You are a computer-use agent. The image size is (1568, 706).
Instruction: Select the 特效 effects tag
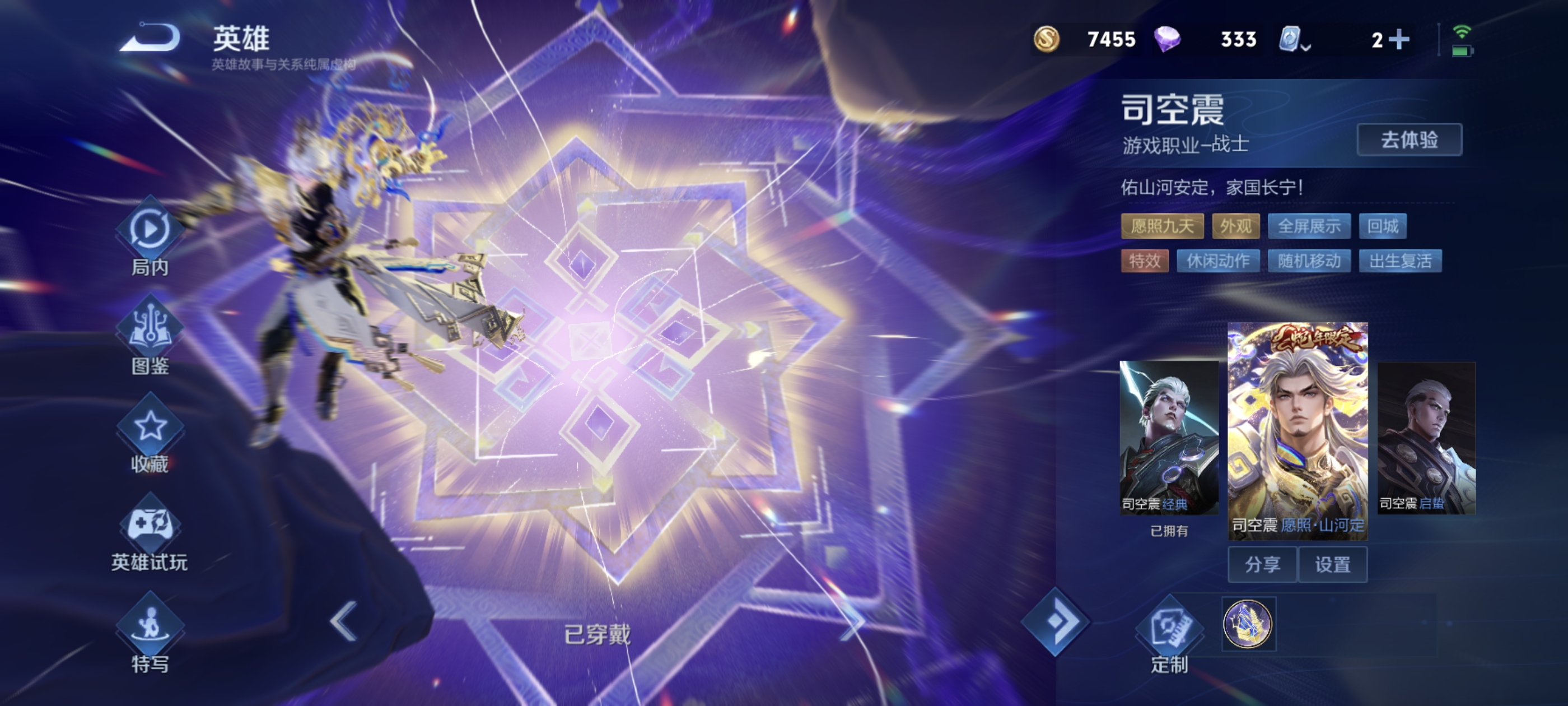tap(1144, 261)
